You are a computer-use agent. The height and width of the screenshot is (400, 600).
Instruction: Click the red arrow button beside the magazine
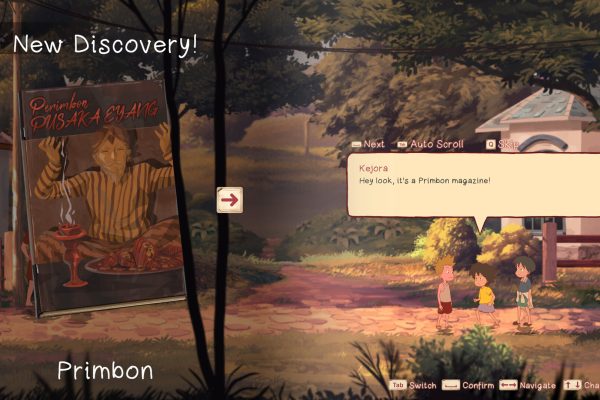(230, 199)
